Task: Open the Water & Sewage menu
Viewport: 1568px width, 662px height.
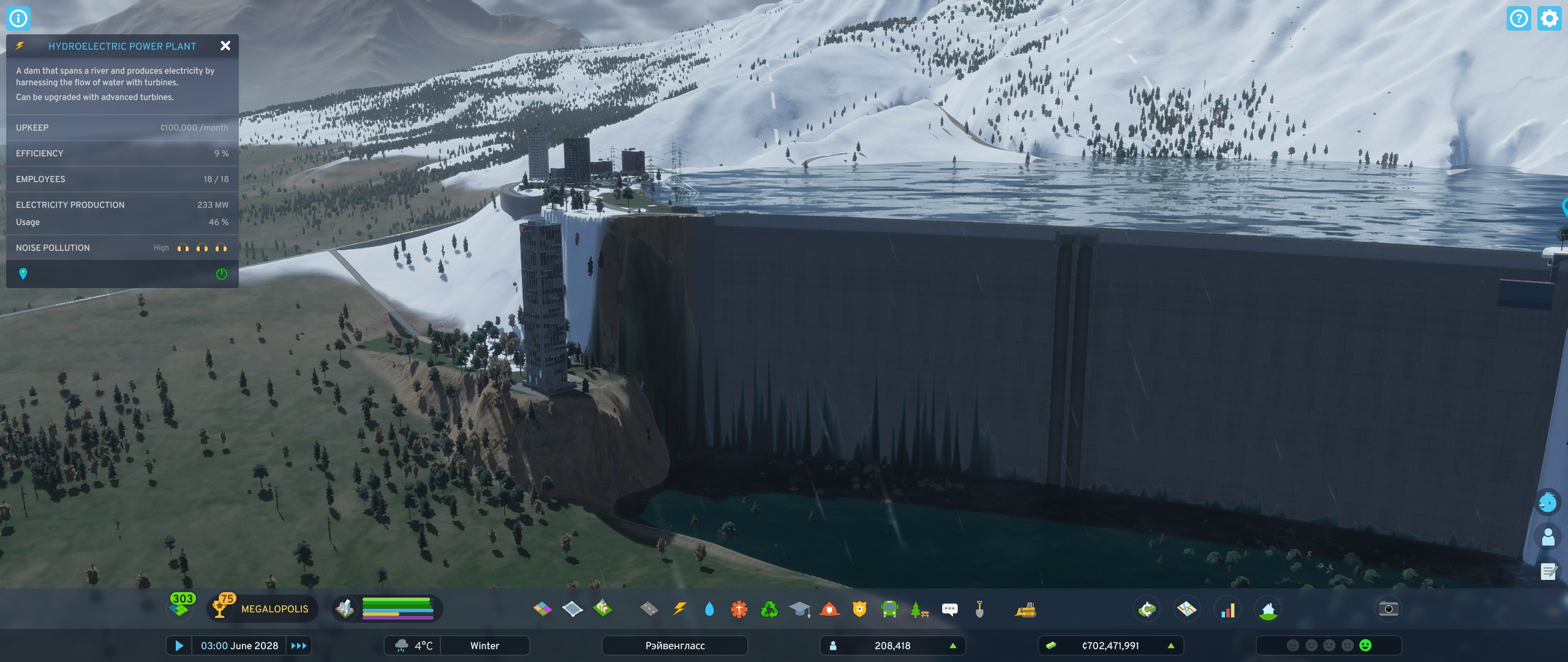Action: (x=709, y=609)
